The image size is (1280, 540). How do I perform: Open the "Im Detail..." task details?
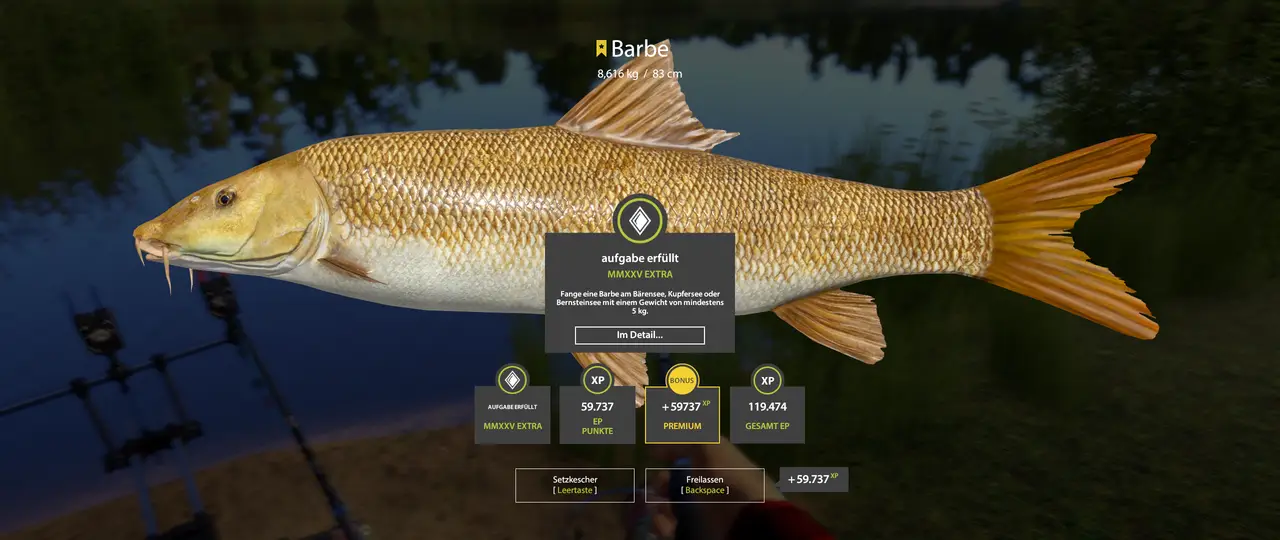click(639, 335)
